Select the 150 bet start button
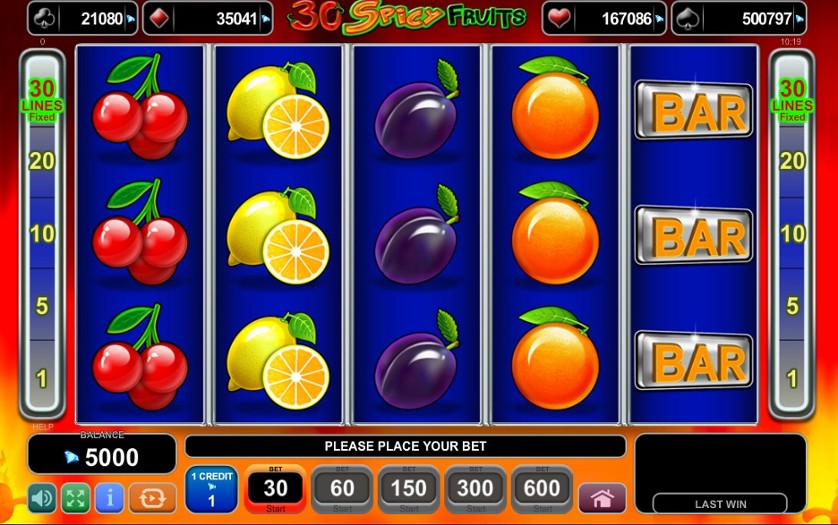This screenshot has height=525, width=838. coord(409,489)
